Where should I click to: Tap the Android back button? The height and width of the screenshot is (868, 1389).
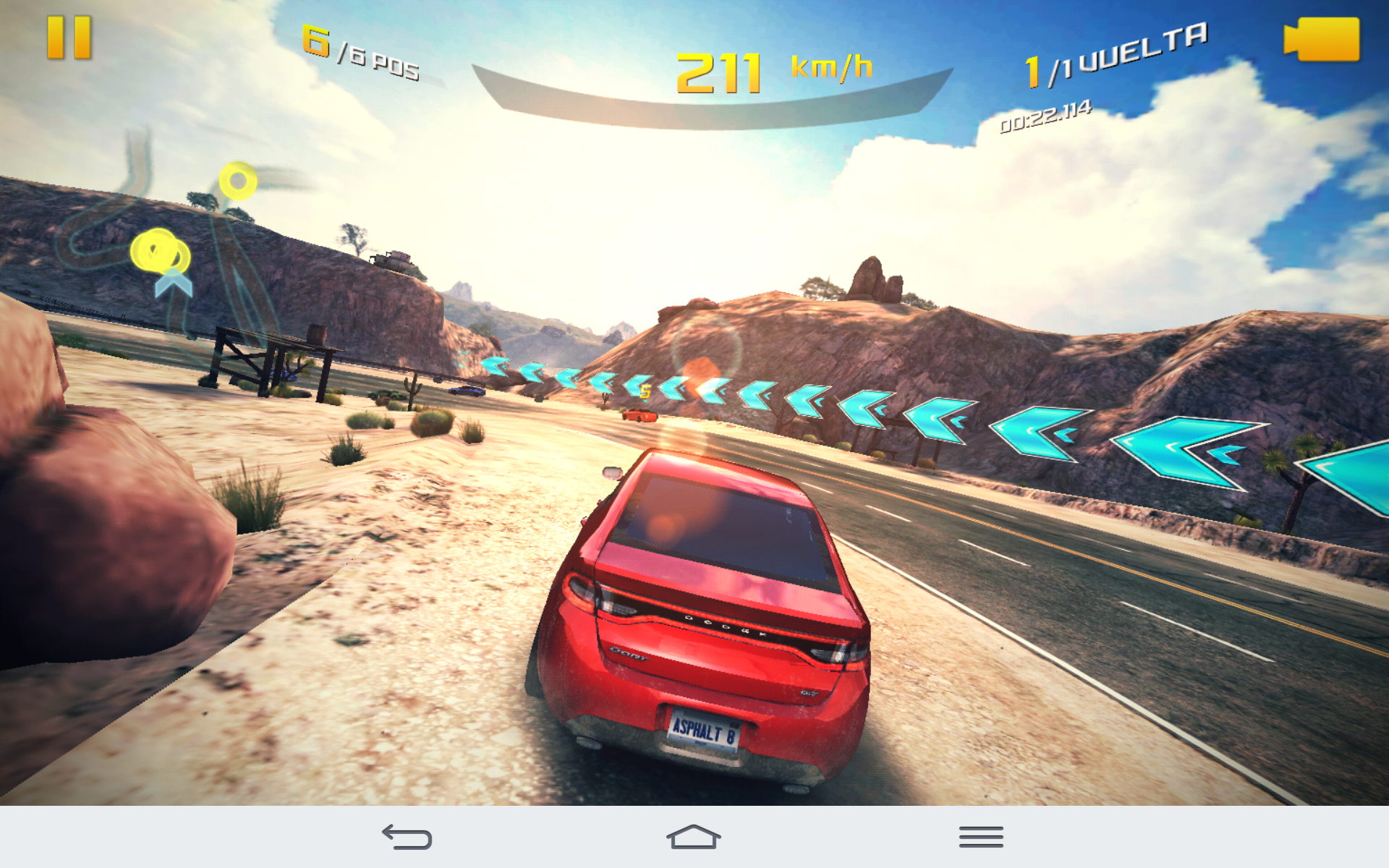pos(407,837)
